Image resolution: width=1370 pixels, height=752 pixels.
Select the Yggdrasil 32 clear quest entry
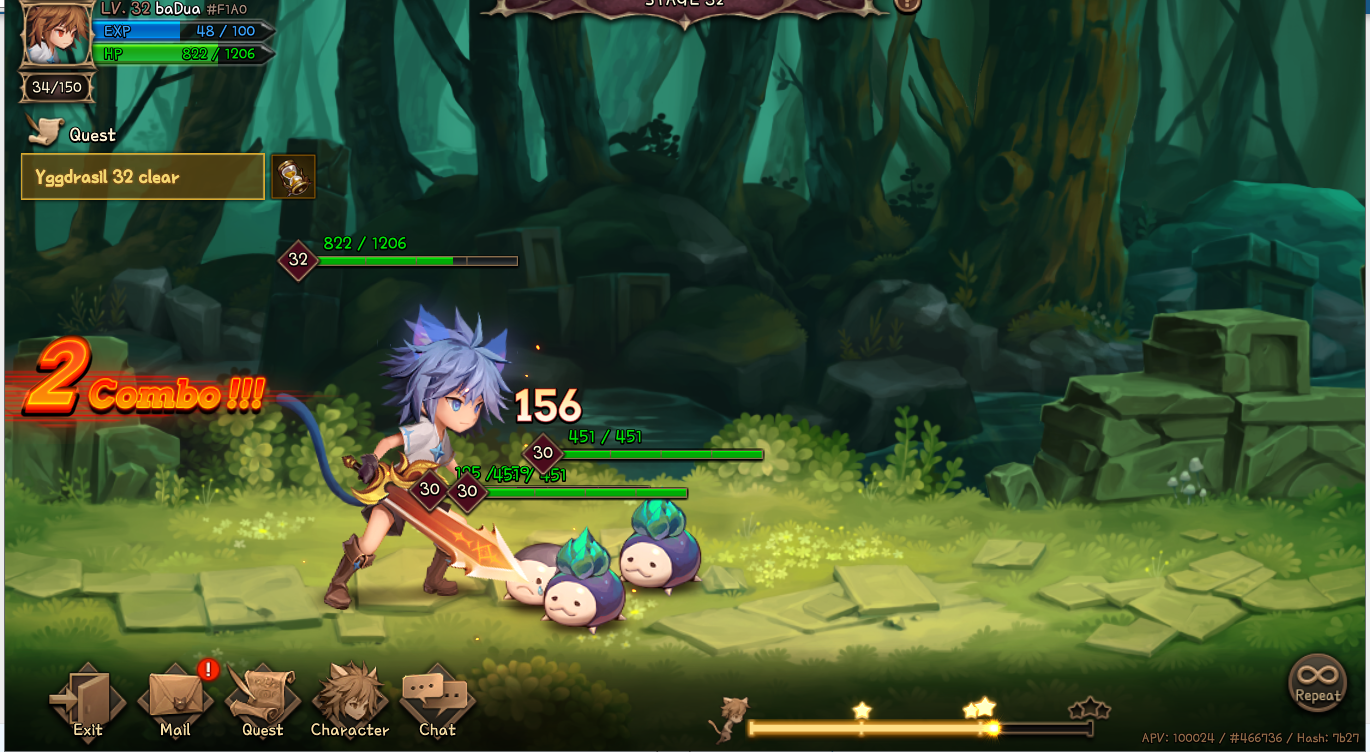(x=143, y=177)
